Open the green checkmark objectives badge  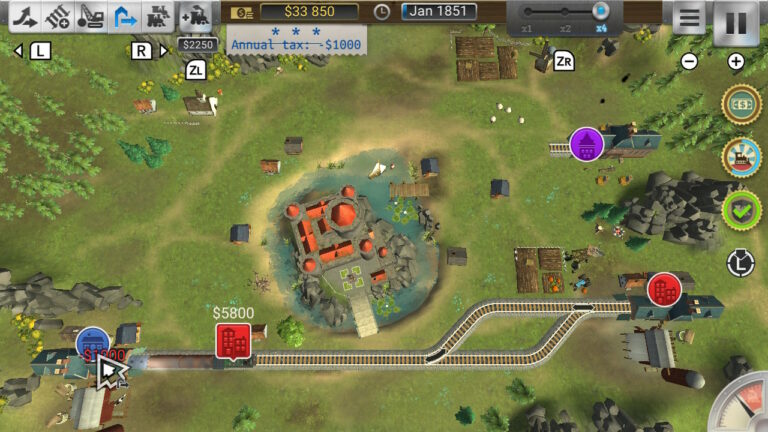click(x=740, y=209)
